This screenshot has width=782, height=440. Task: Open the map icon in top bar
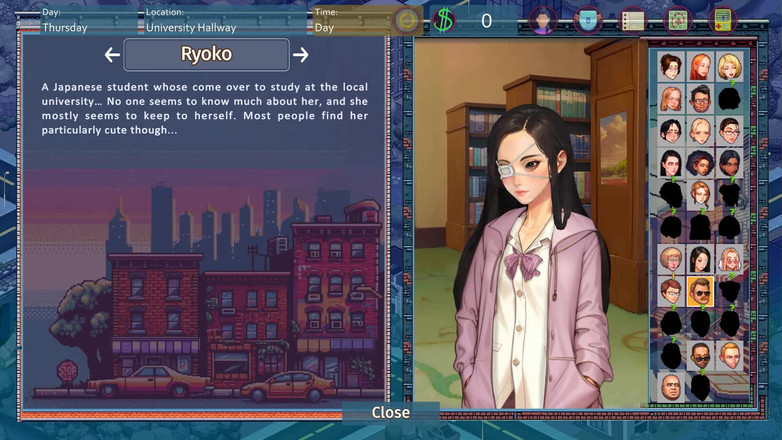(x=678, y=20)
